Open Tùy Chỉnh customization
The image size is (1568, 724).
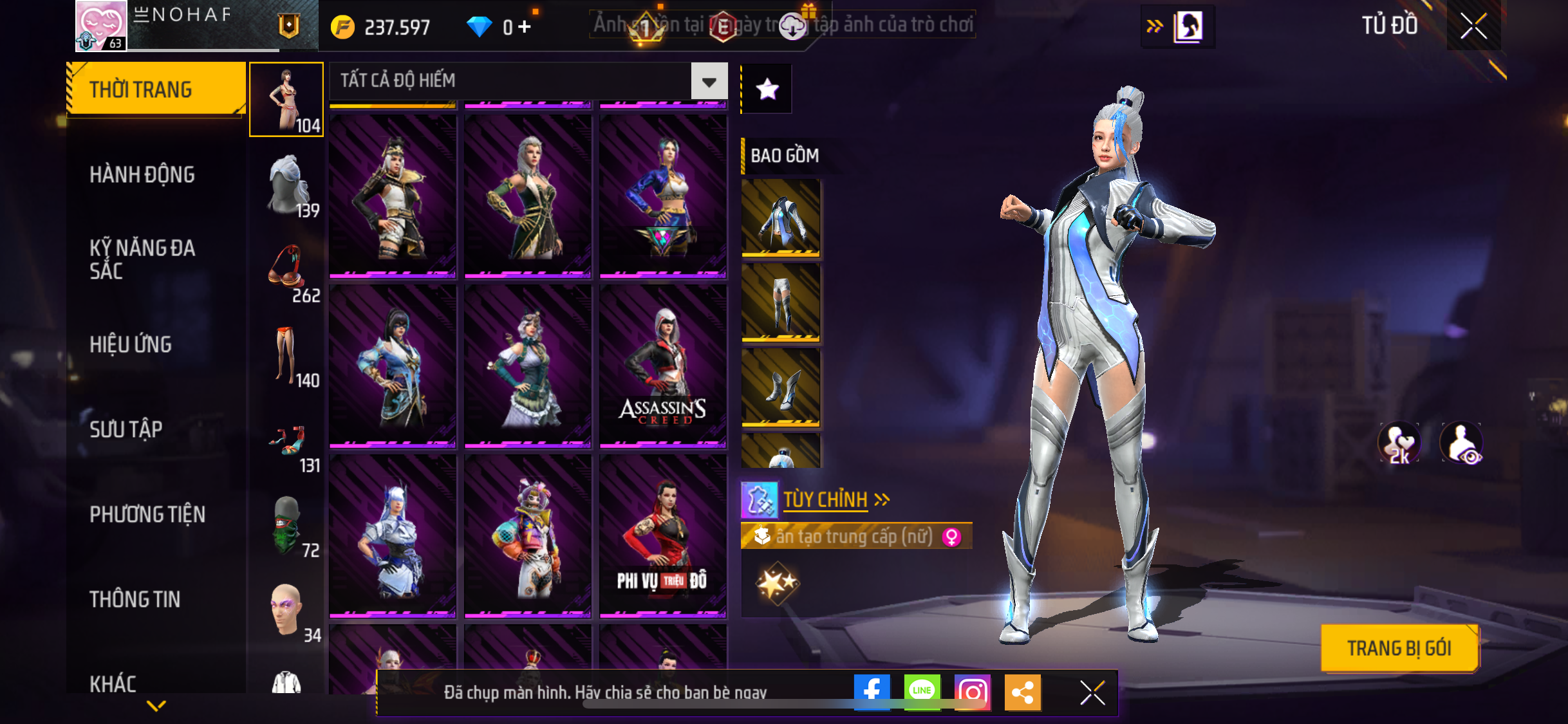825,499
